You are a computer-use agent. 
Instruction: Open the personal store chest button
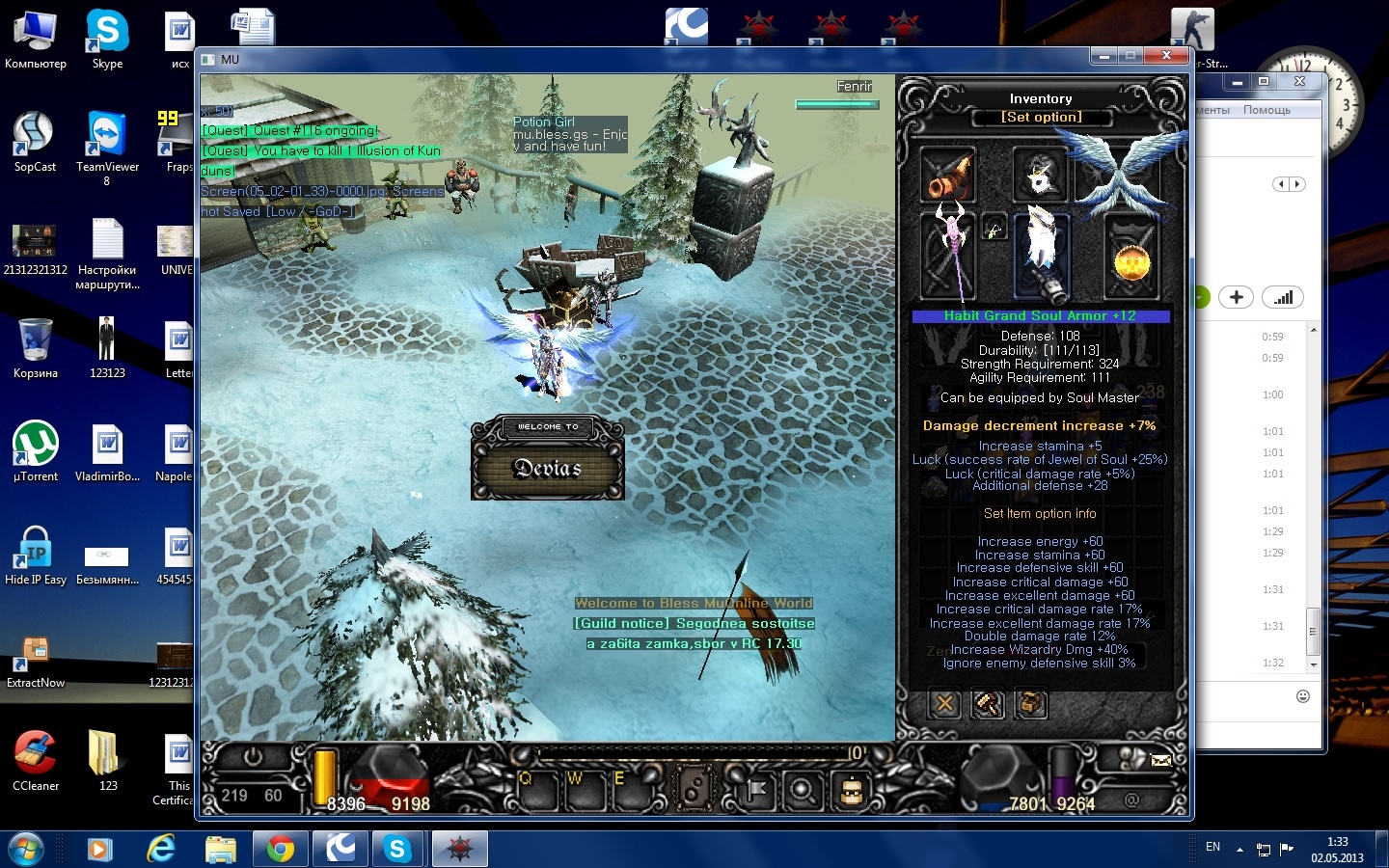pos(1030,704)
